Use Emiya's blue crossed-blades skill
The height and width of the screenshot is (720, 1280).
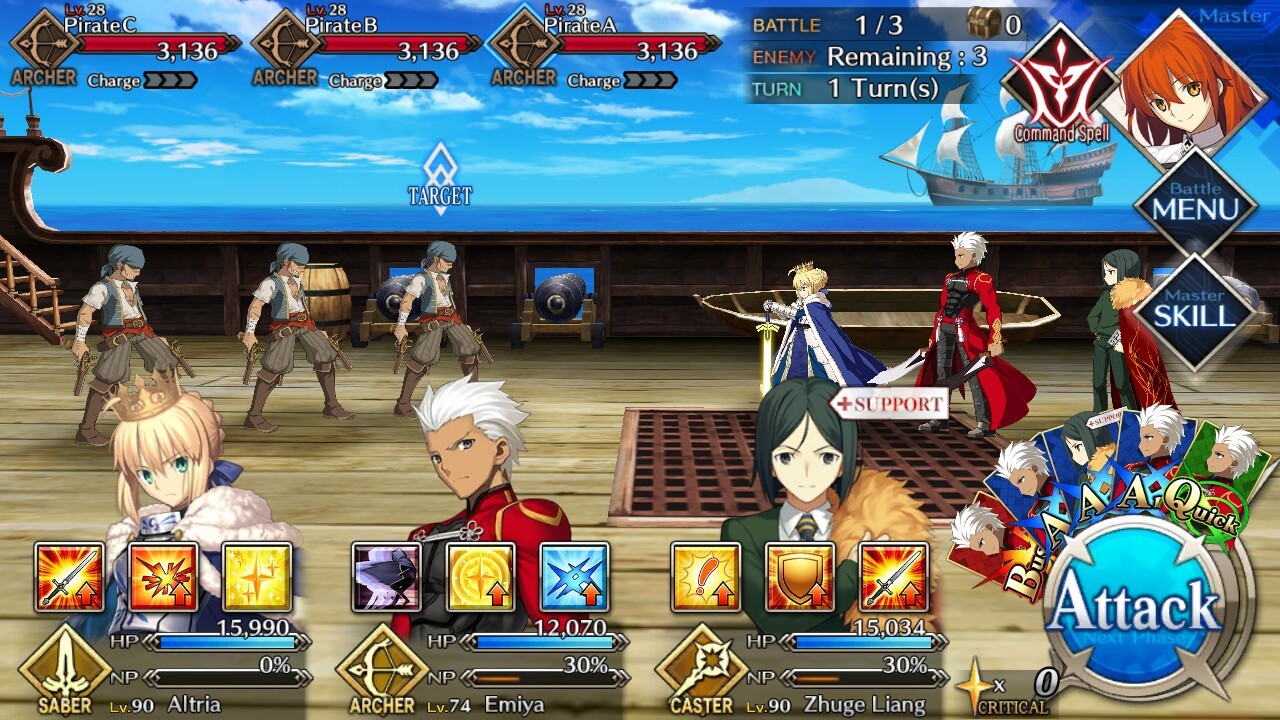[574, 577]
